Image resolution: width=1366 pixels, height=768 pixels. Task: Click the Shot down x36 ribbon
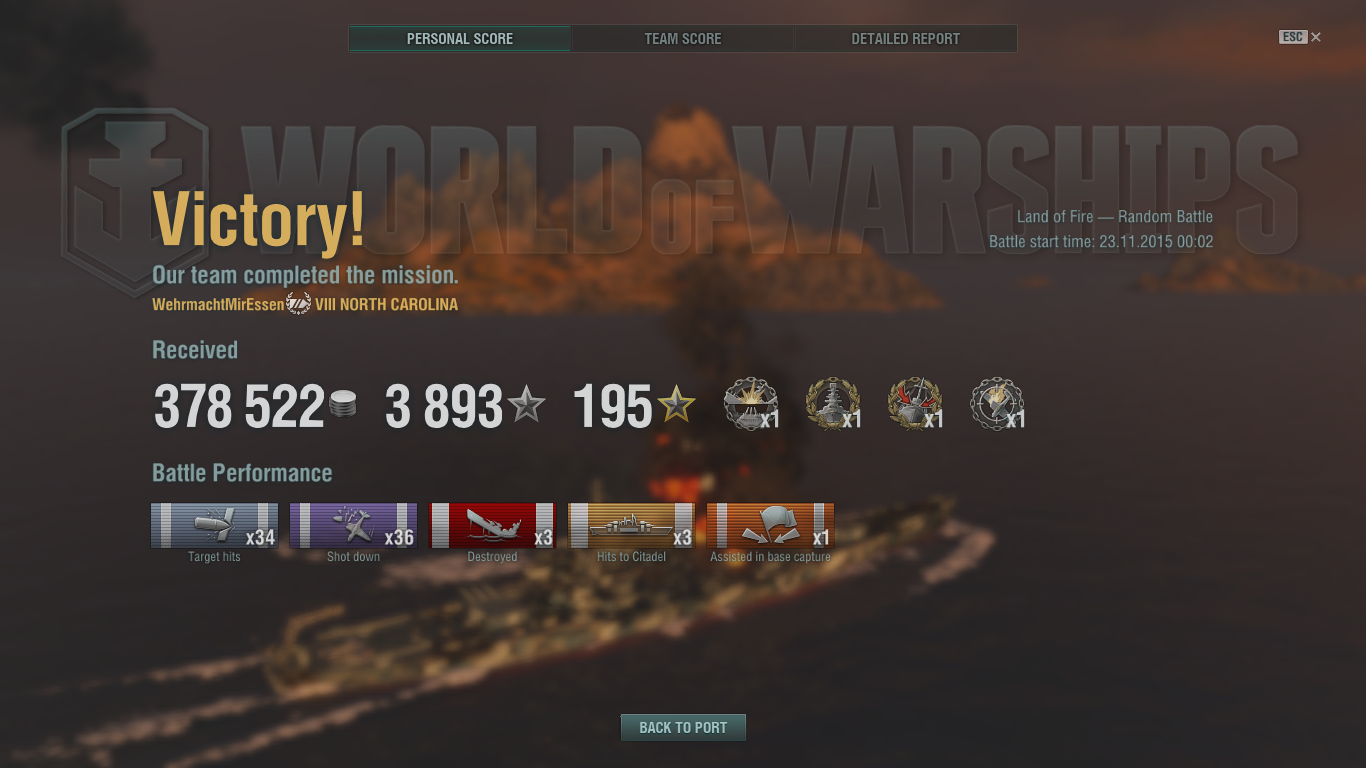point(353,523)
